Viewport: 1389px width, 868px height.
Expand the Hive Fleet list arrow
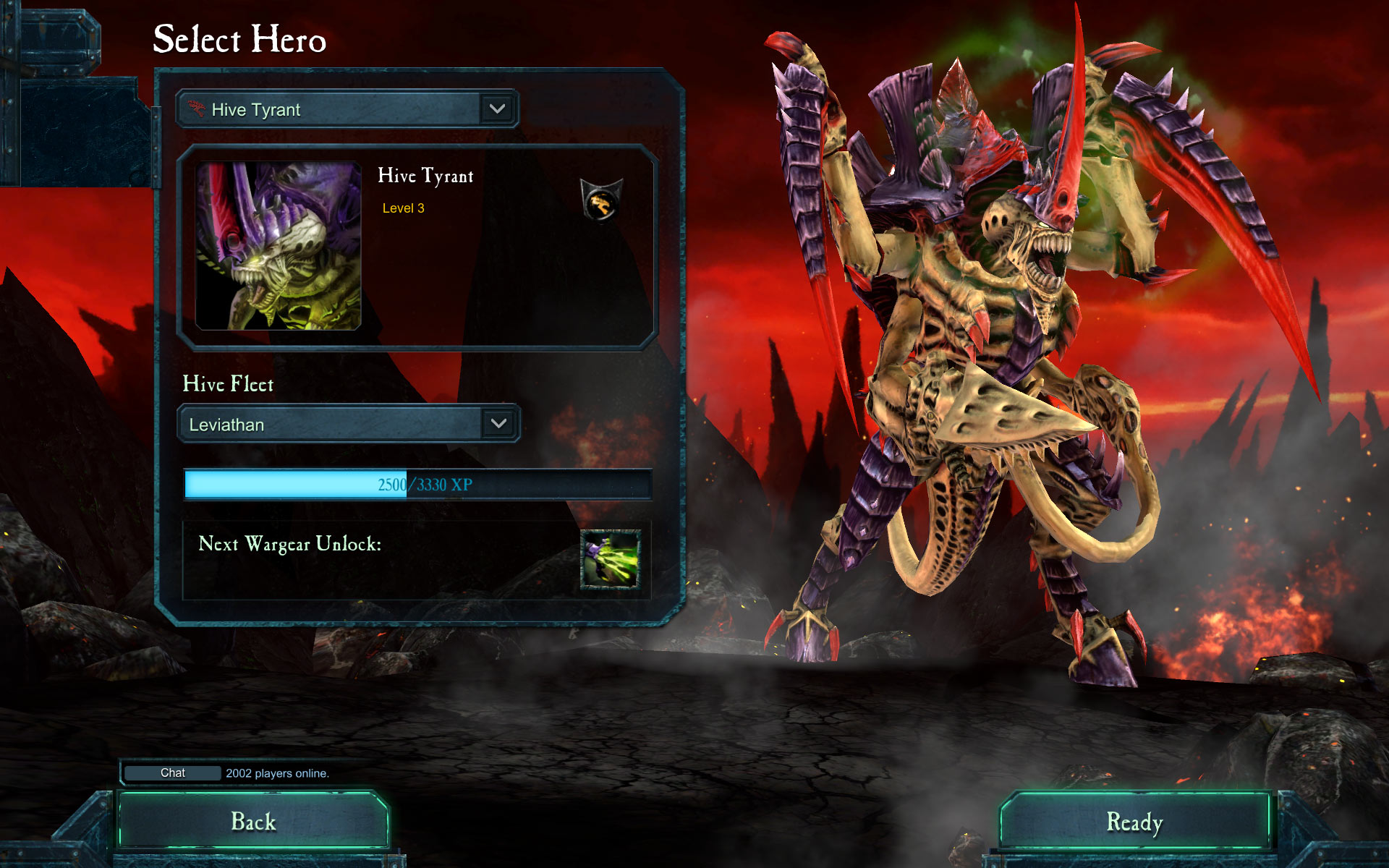coord(498,425)
